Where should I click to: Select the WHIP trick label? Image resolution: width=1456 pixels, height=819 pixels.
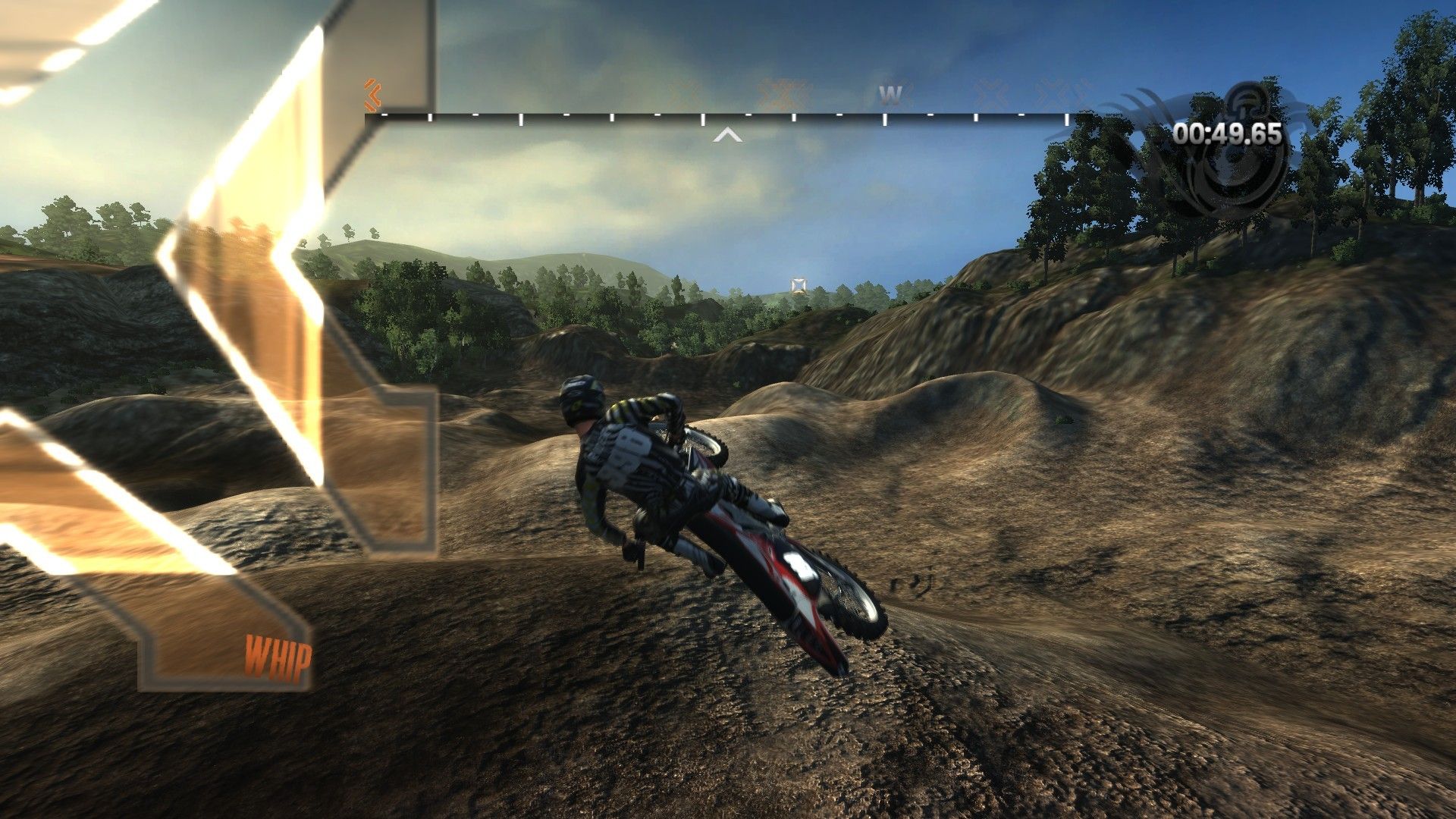278,658
